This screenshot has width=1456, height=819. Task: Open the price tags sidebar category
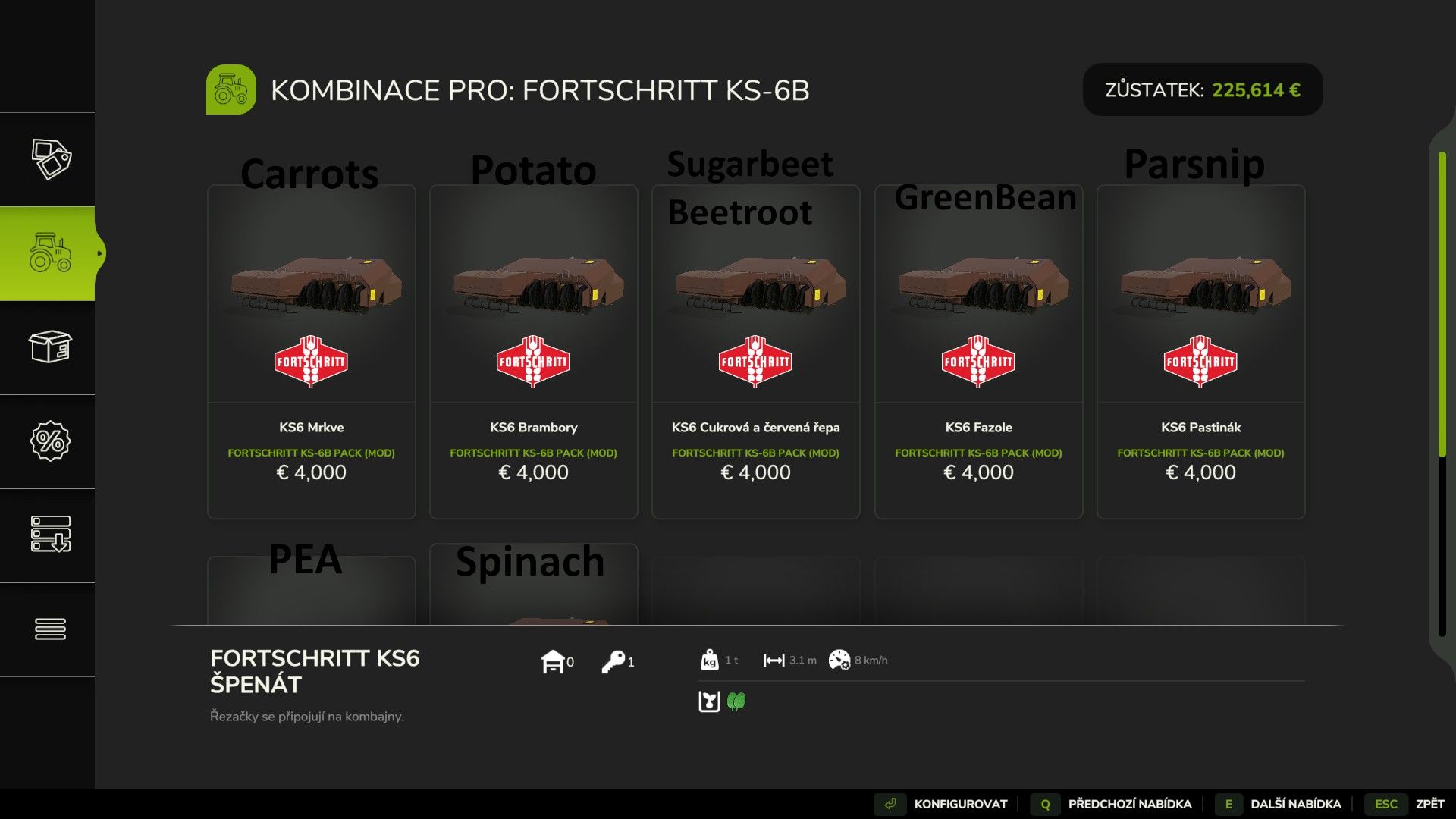50,159
